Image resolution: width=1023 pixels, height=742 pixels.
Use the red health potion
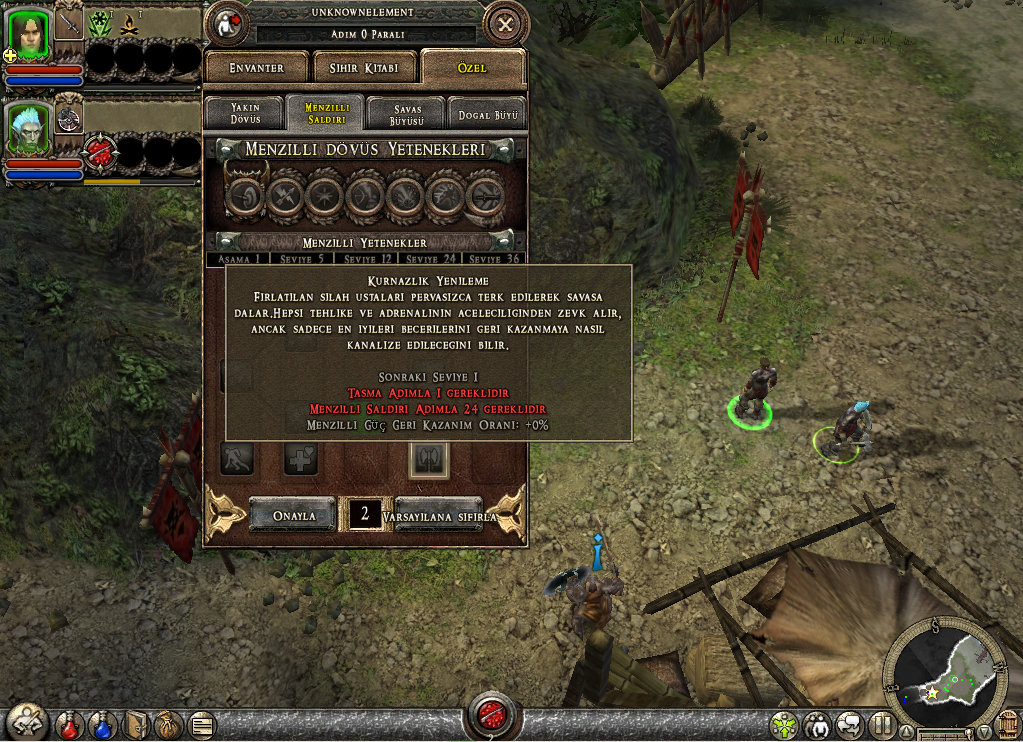click(x=69, y=723)
